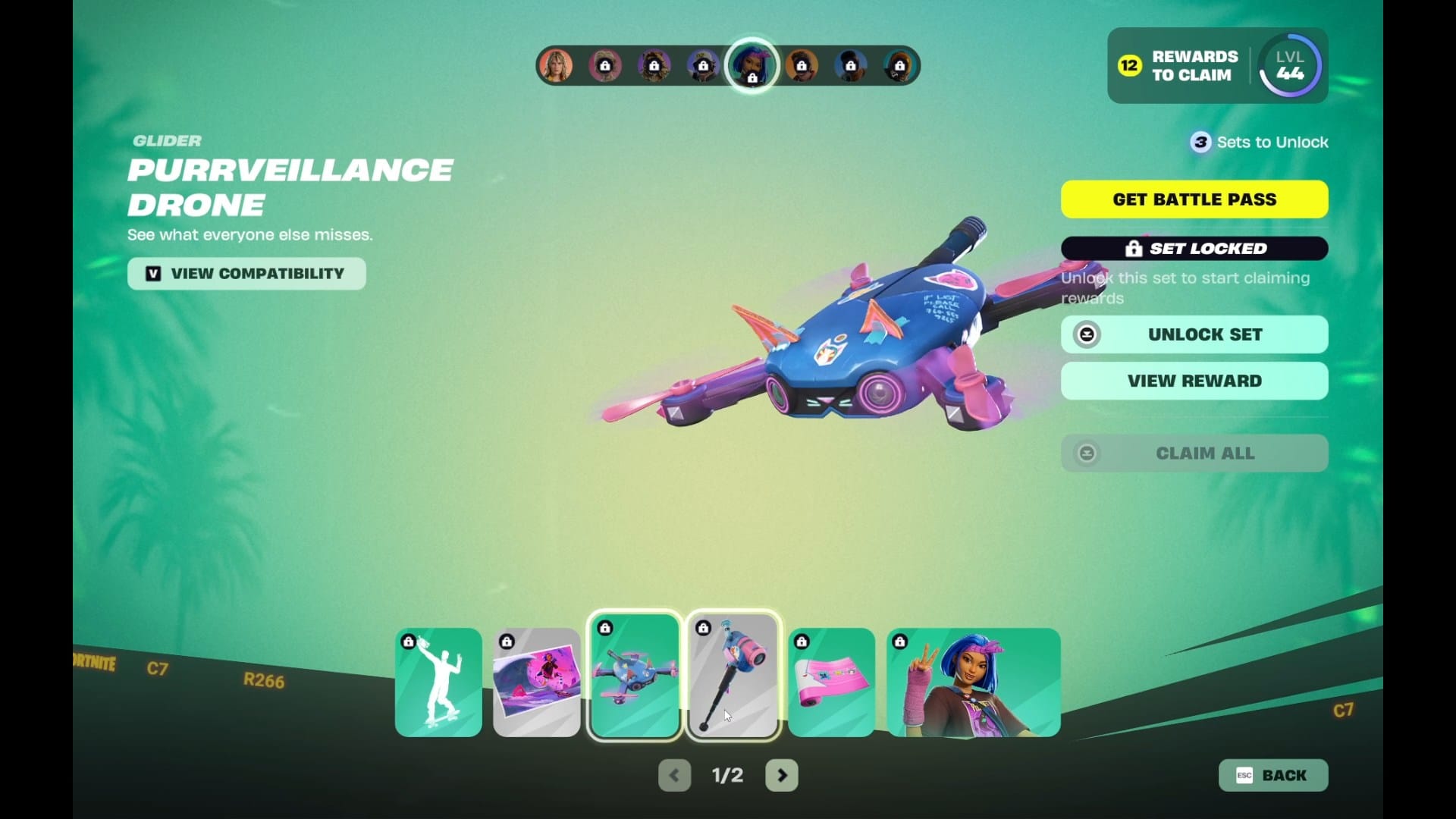Viewport: 1456px width, 819px height.
Task: Select the pickaxe reward tile
Action: 733,676
